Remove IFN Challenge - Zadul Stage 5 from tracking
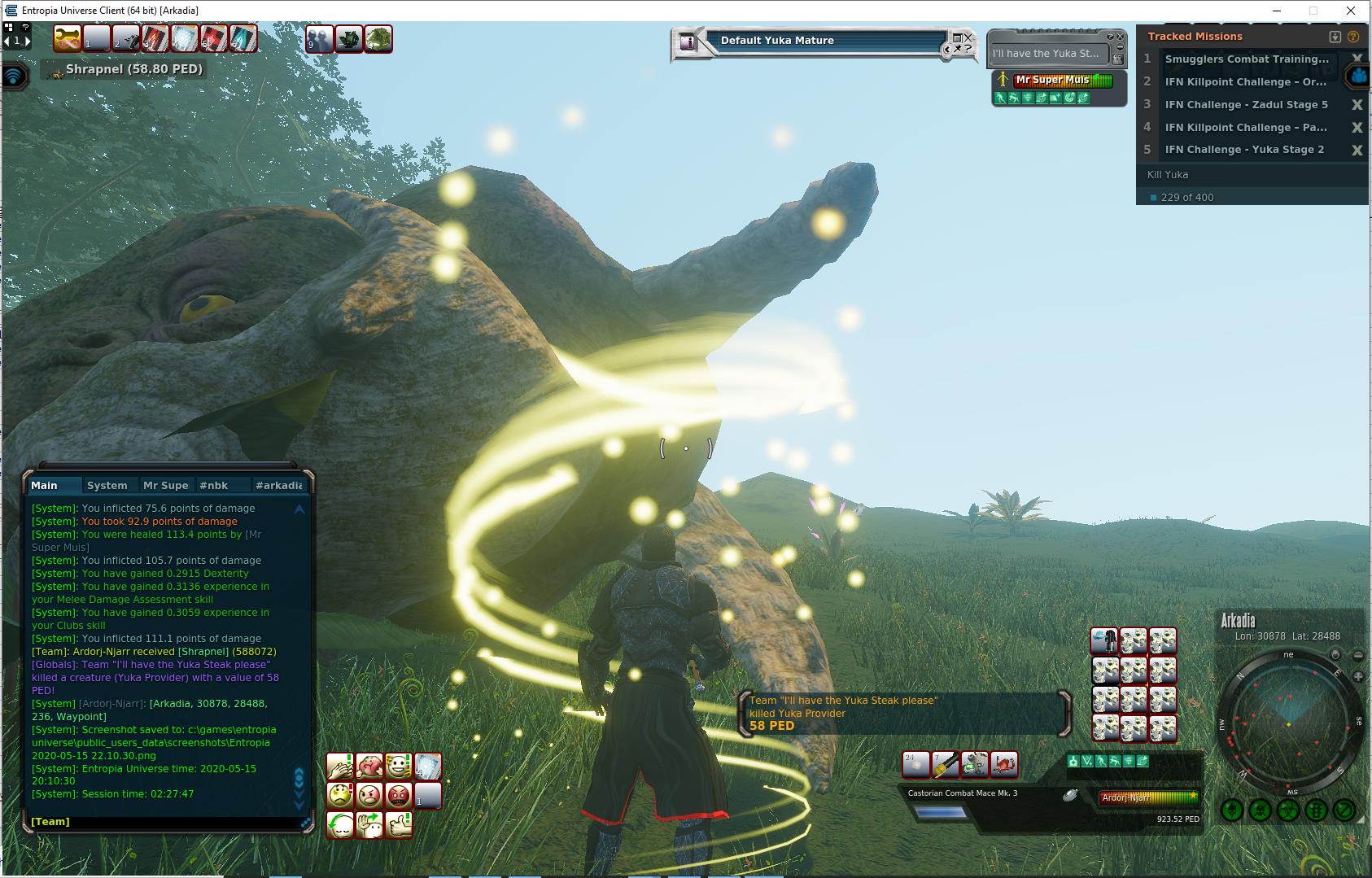Image resolution: width=1372 pixels, height=878 pixels. [x=1357, y=104]
